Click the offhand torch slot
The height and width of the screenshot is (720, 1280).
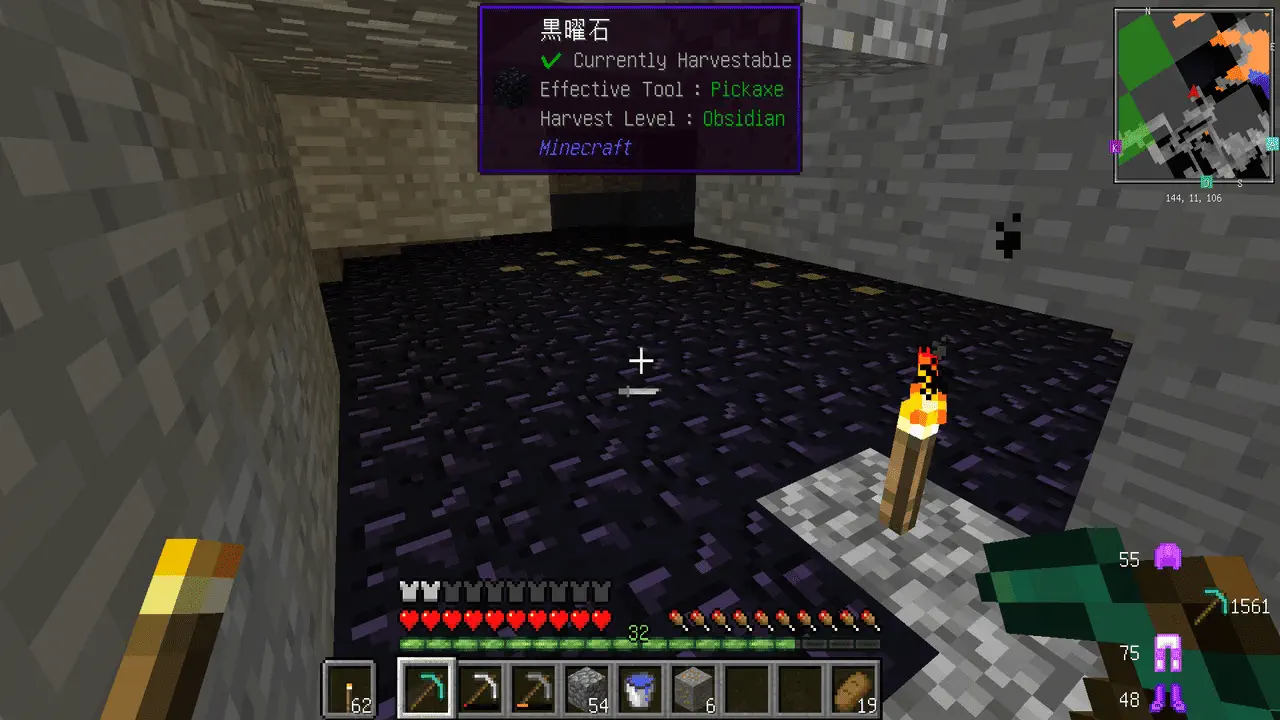coord(350,689)
